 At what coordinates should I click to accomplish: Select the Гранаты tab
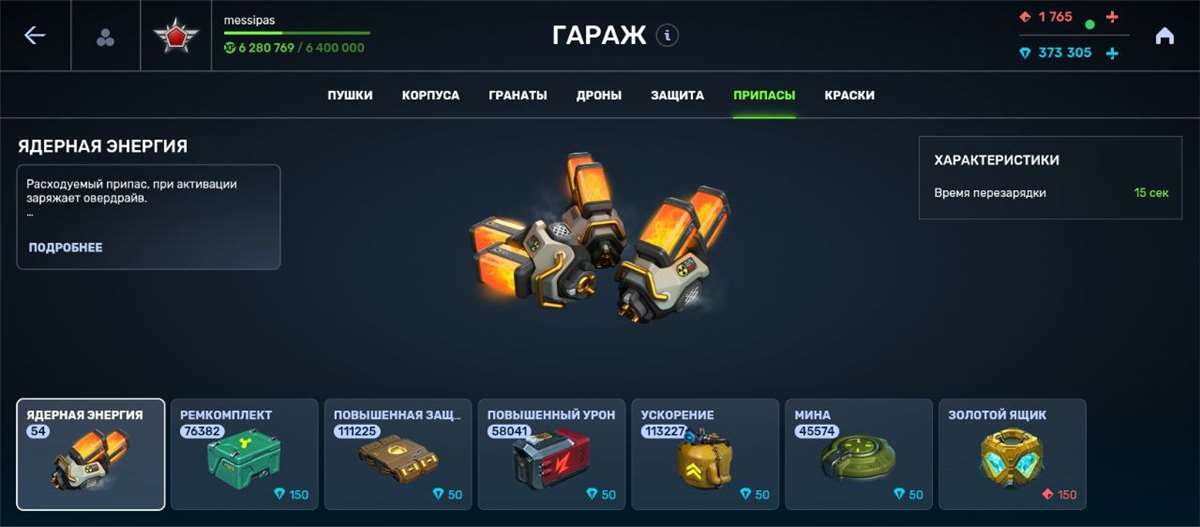518,96
